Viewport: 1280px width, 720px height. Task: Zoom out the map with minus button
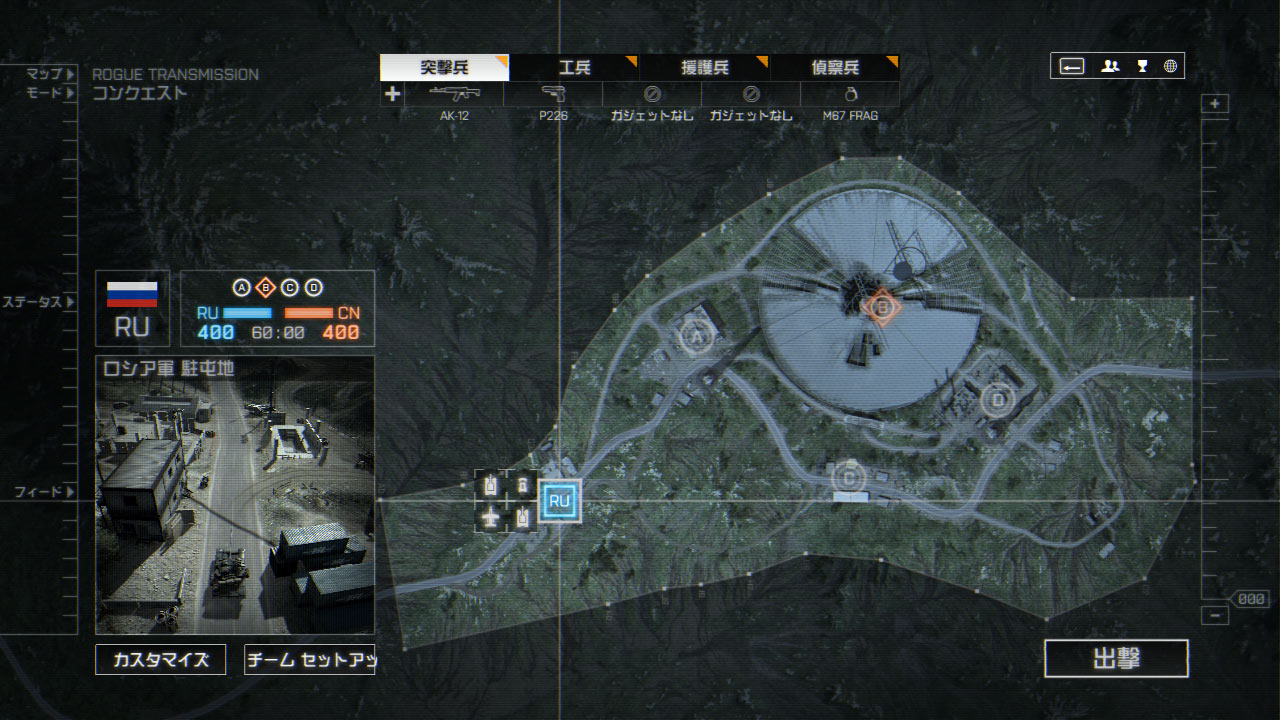[1215, 615]
